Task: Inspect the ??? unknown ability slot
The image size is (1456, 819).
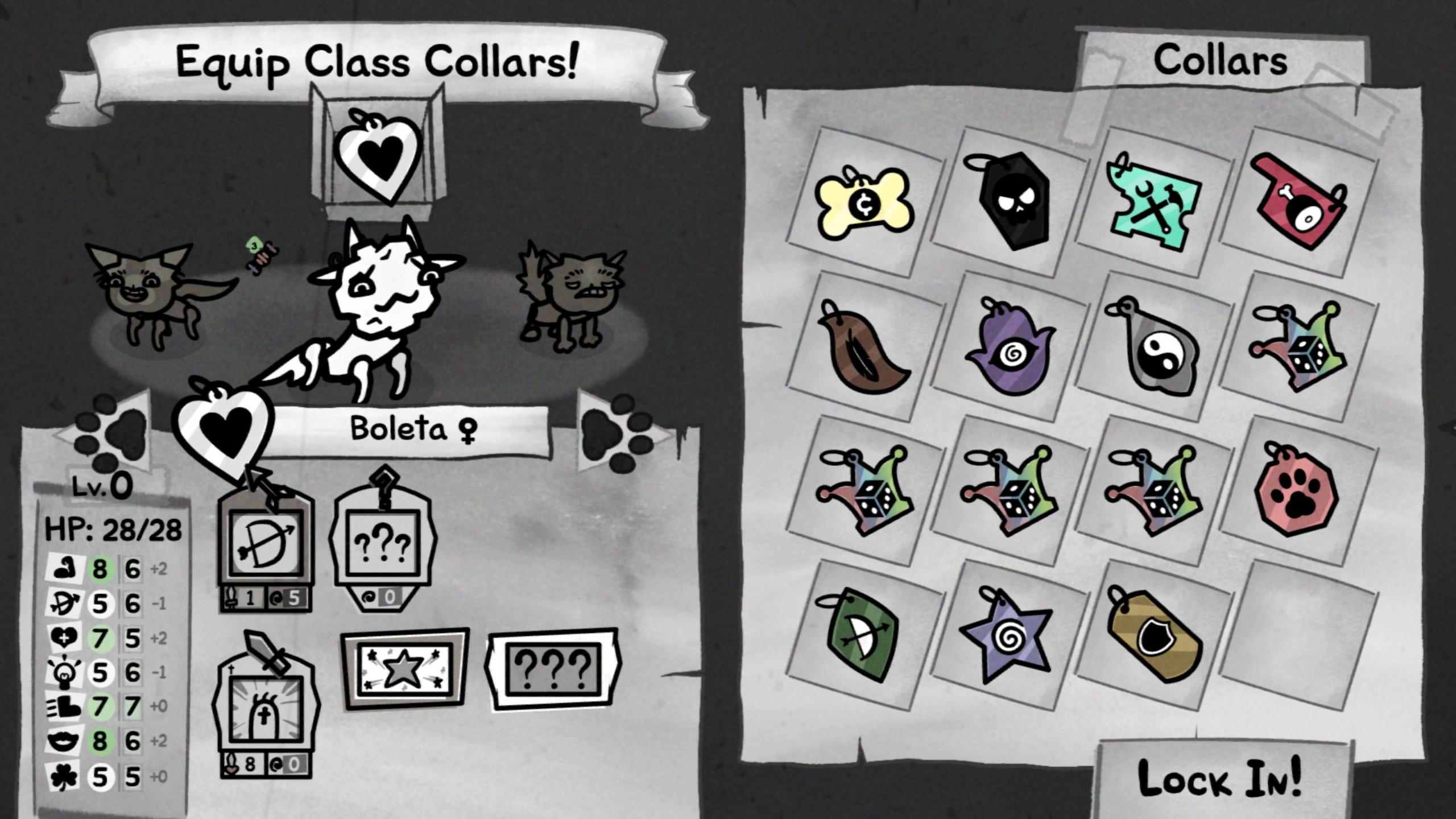Action: tap(387, 540)
